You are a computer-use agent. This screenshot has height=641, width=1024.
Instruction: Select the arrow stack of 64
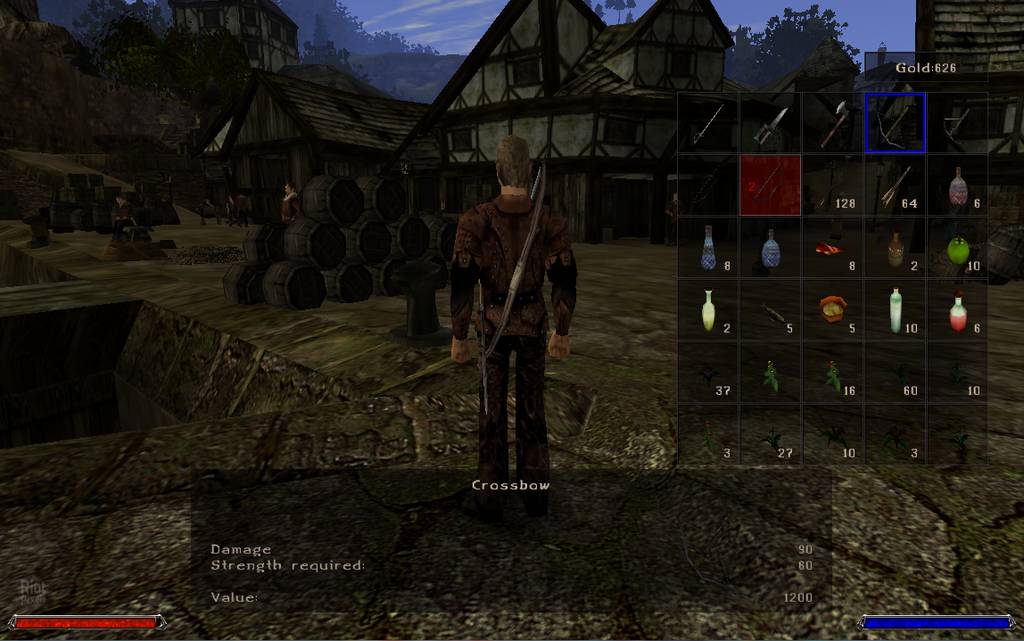895,185
